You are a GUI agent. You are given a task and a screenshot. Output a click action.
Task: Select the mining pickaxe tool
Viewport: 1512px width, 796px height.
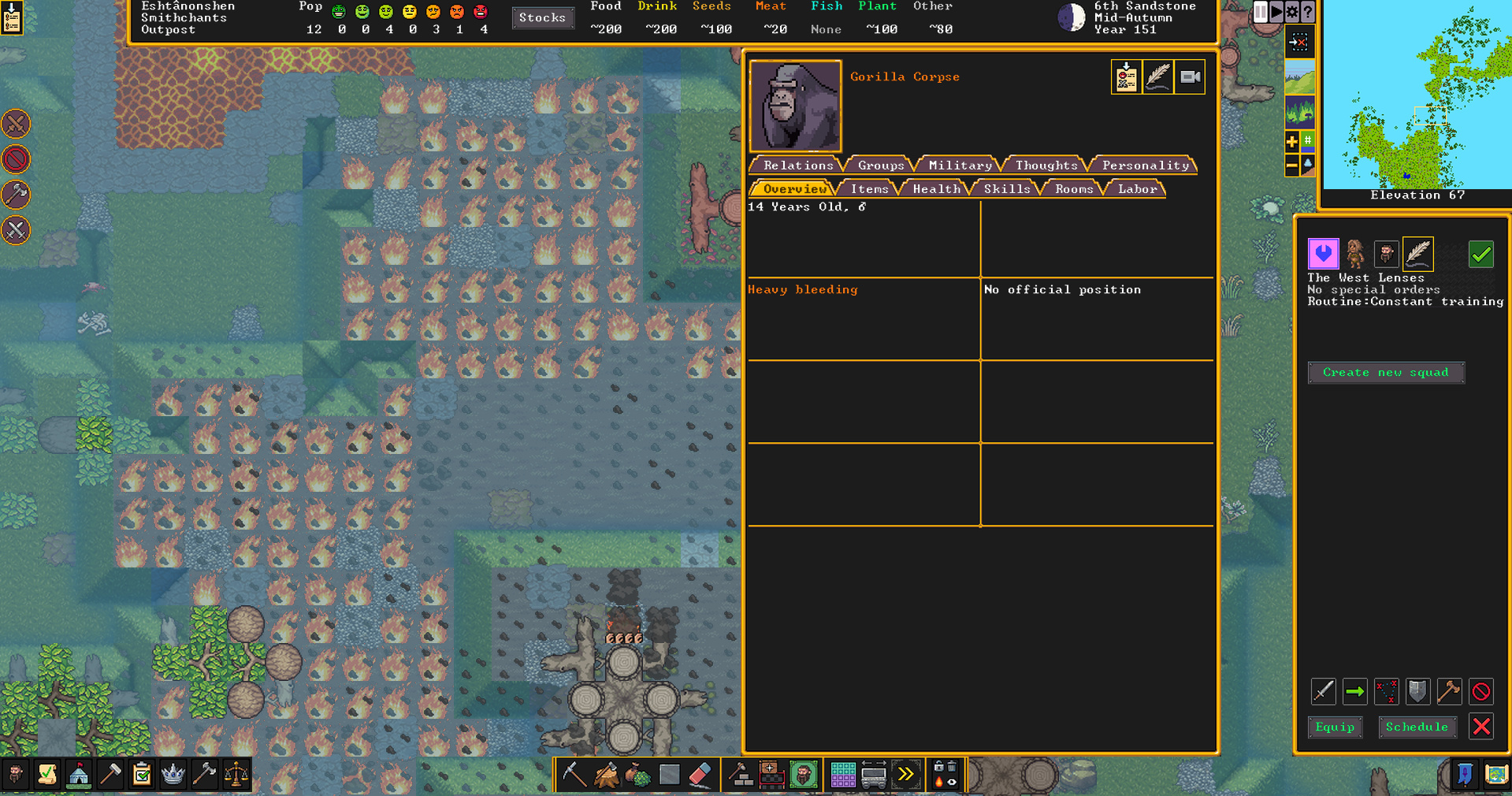(573, 775)
